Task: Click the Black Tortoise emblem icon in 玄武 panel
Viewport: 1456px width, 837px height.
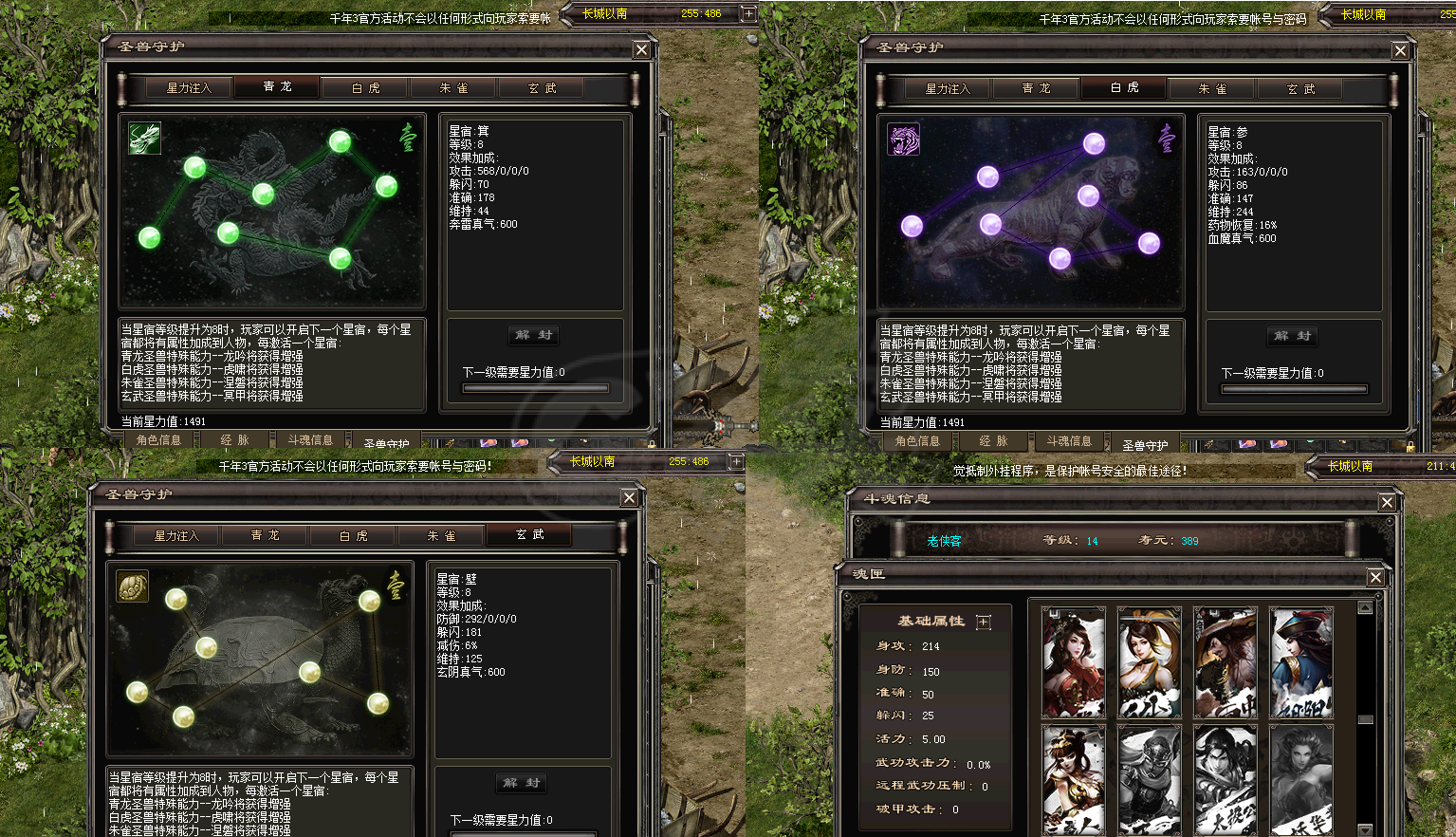Action: 132,586
